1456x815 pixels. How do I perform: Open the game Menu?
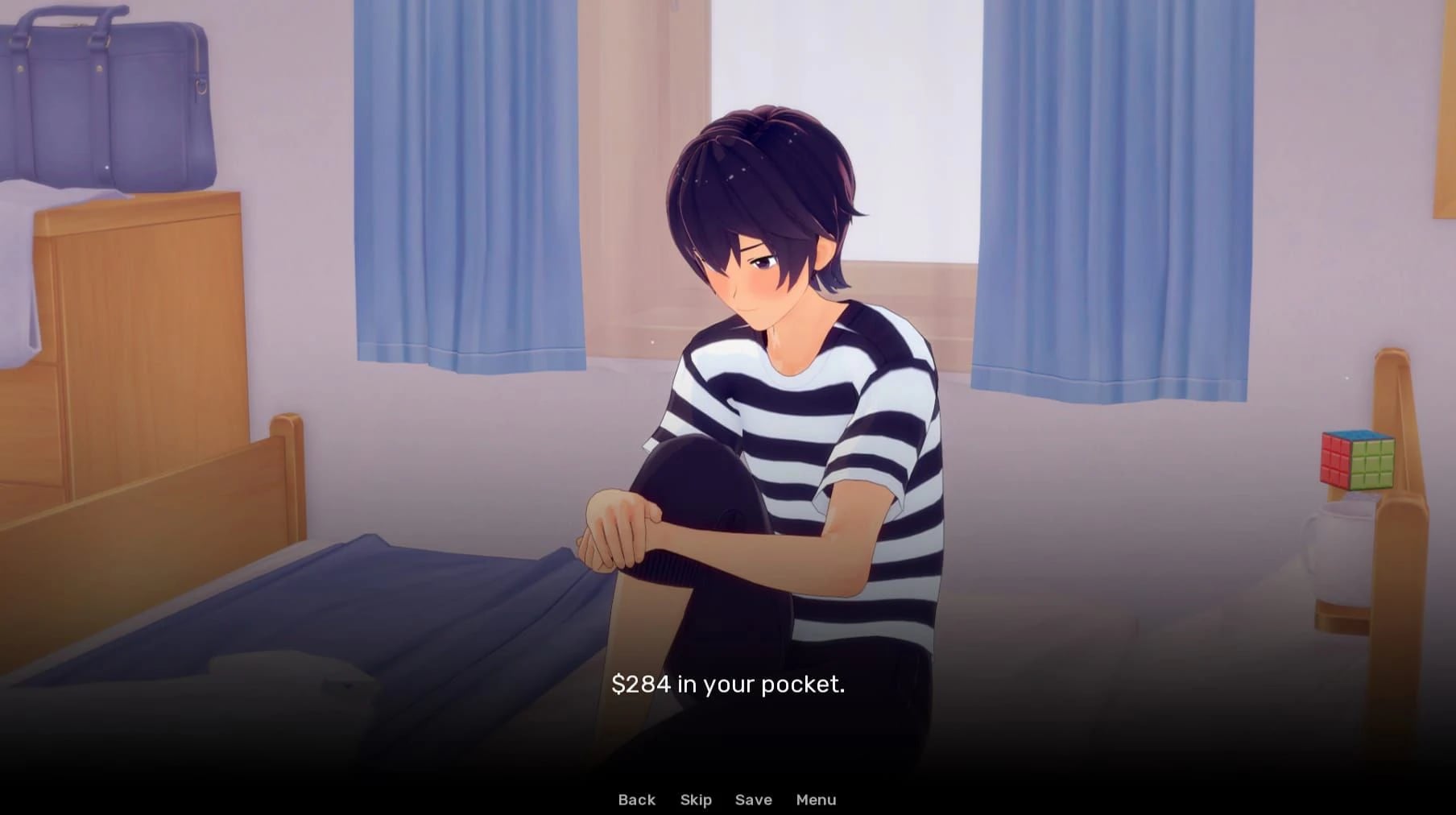click(x=816, y=799)
